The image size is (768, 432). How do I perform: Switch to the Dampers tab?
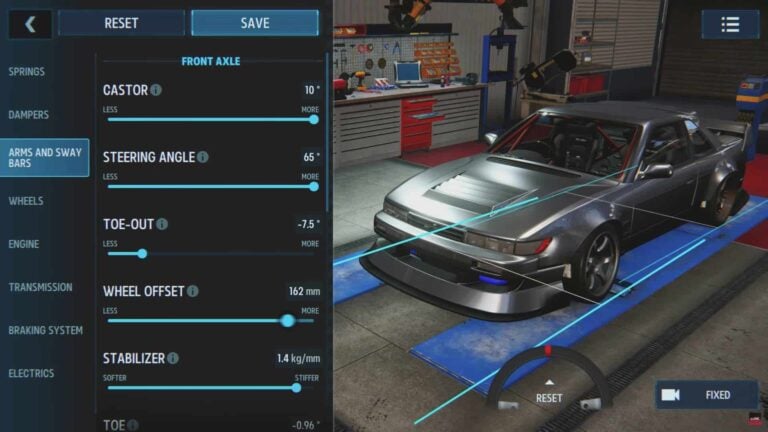coord(29,115)
